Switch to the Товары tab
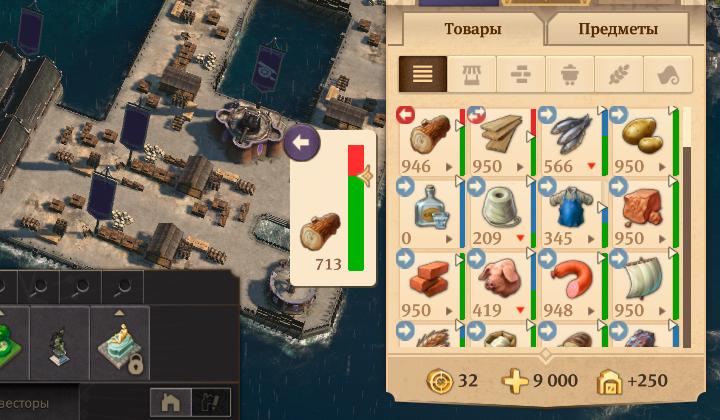 pyautogui.click(x=467, y=29)
